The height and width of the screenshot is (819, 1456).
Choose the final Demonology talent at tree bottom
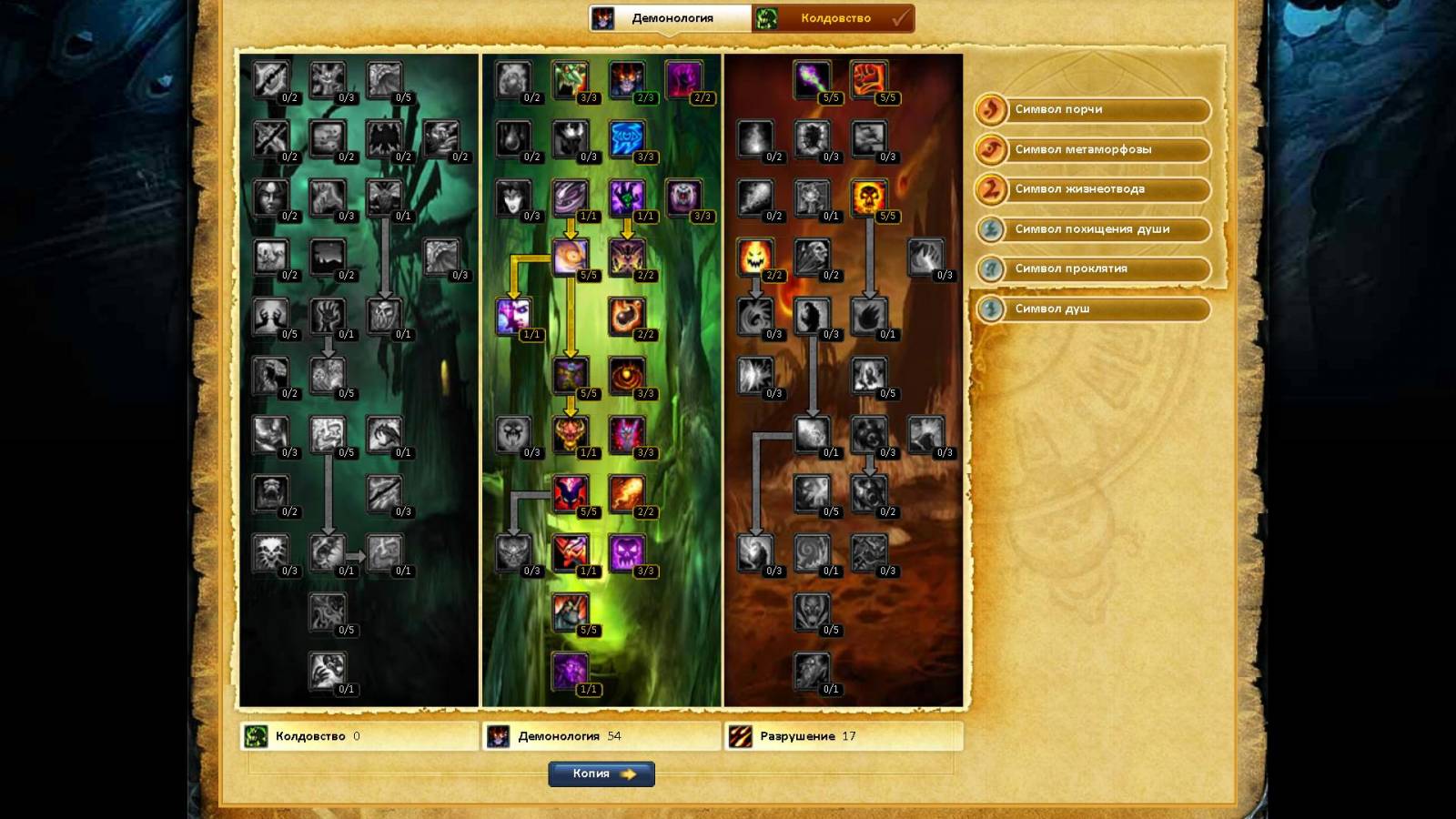(x=571, y=671)
